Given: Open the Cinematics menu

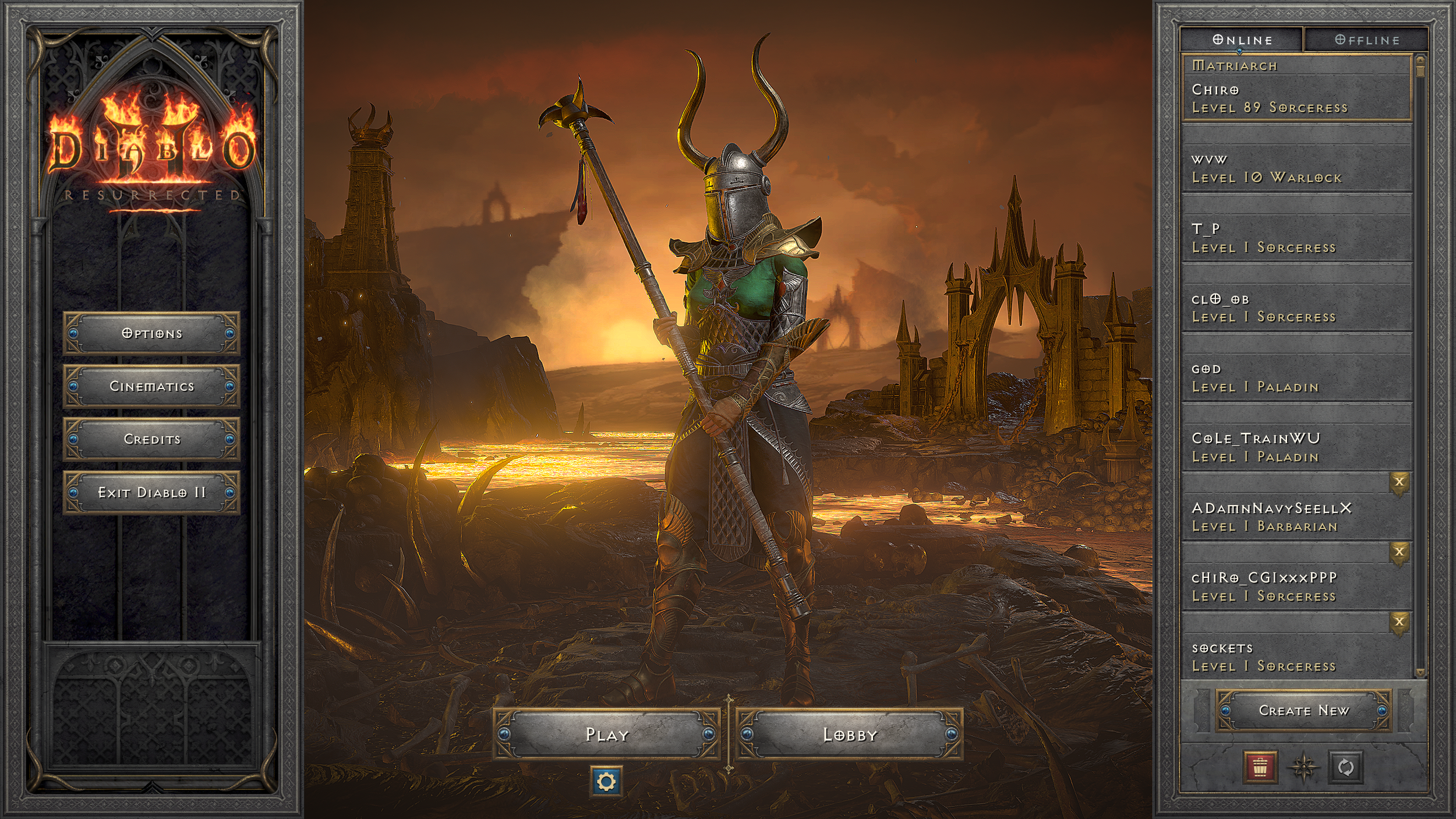Looking at the screenshot, I should coord(151,386).
